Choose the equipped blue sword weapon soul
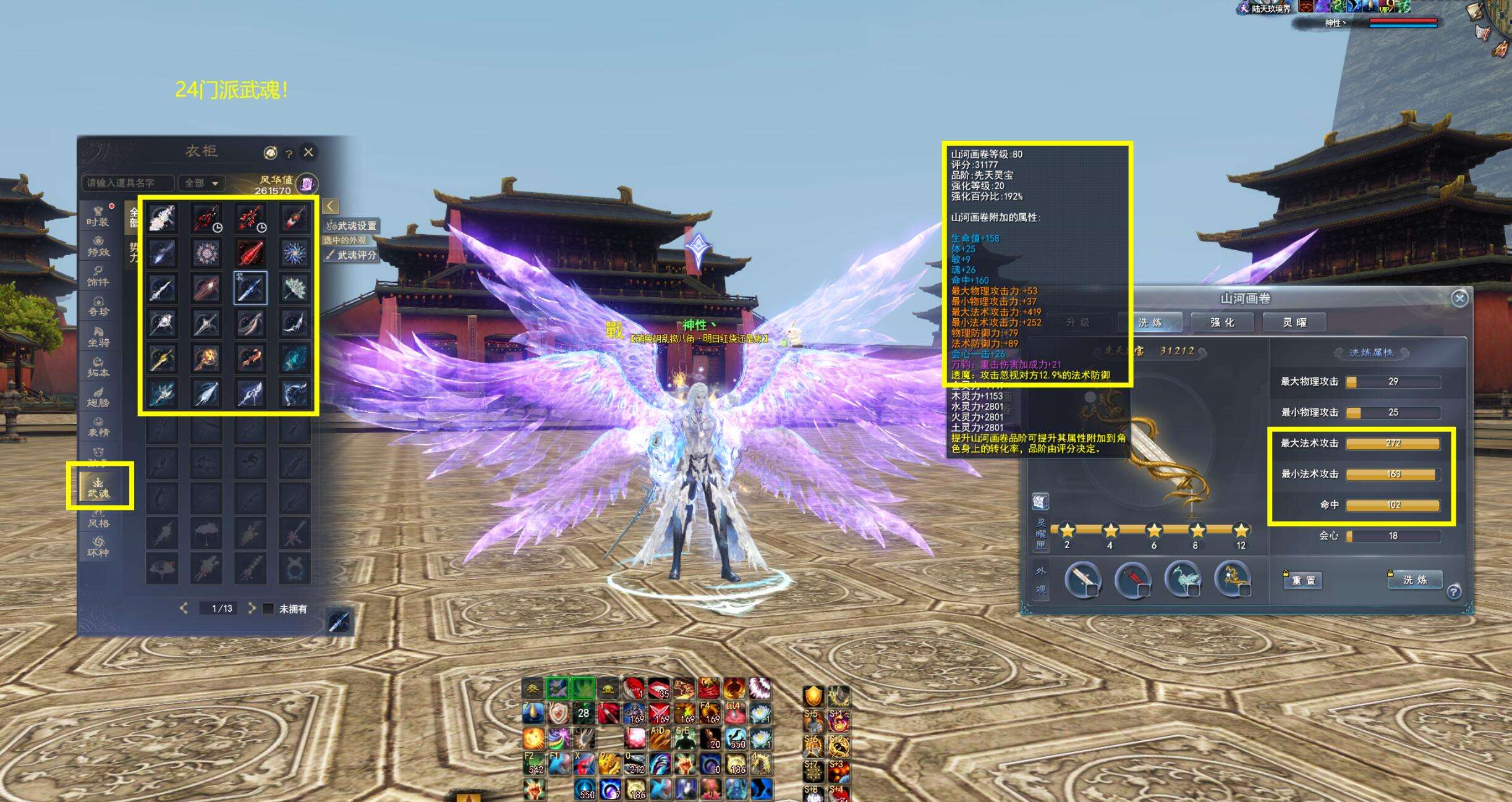This screenshot has height=802, width=1512. point(250,288)
